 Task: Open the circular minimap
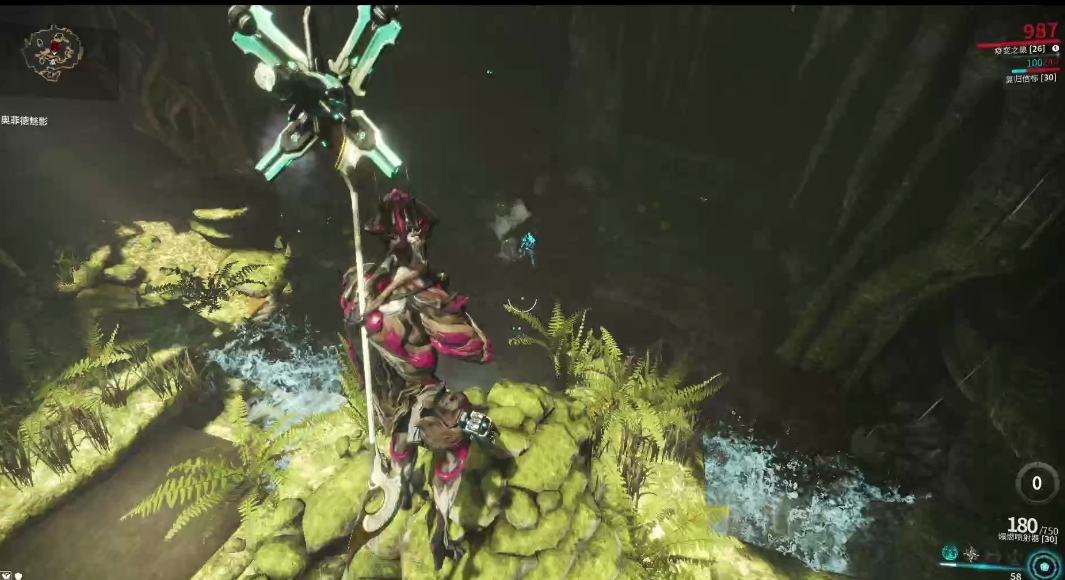click(x=52, y=50)
